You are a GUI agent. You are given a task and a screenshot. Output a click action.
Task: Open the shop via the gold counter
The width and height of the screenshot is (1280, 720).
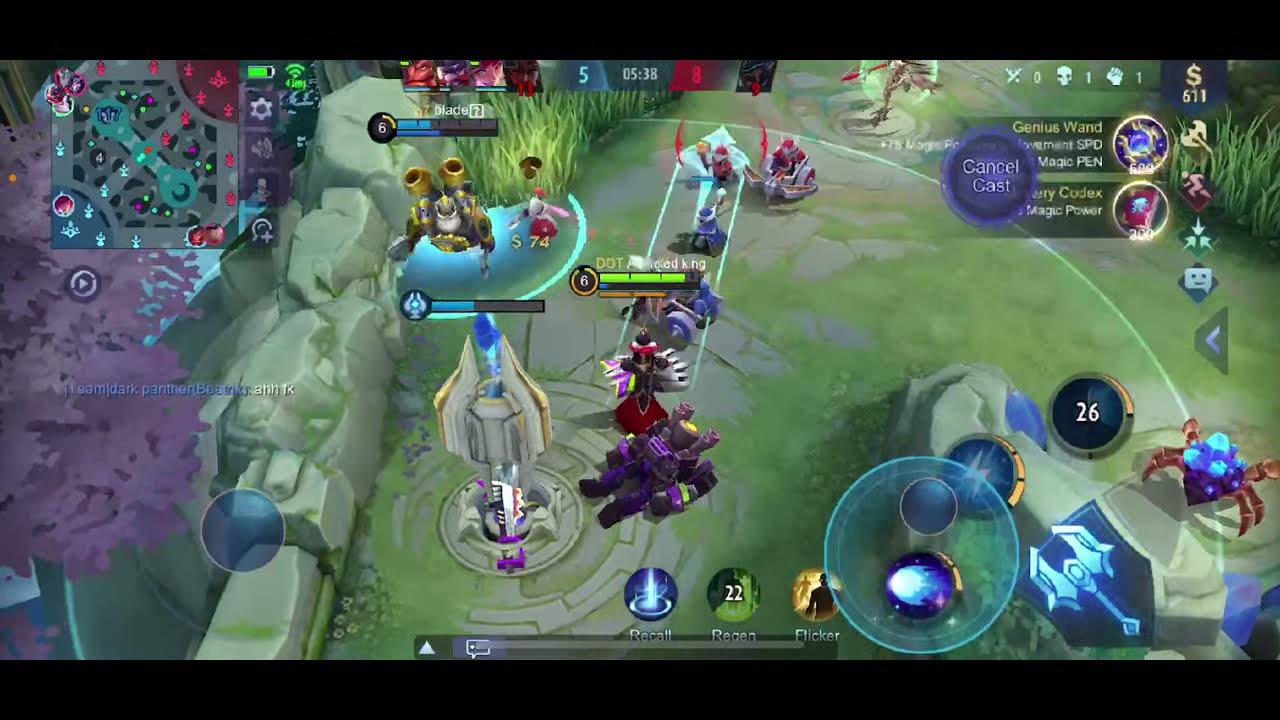point(1193,85)
